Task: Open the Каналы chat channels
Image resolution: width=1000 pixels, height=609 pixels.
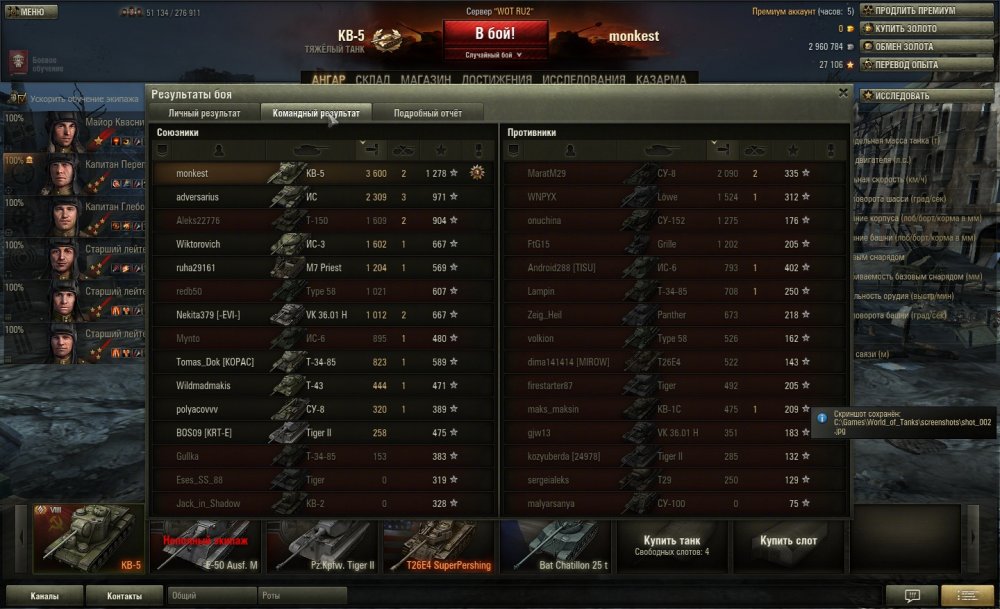Action: point(44,596)
